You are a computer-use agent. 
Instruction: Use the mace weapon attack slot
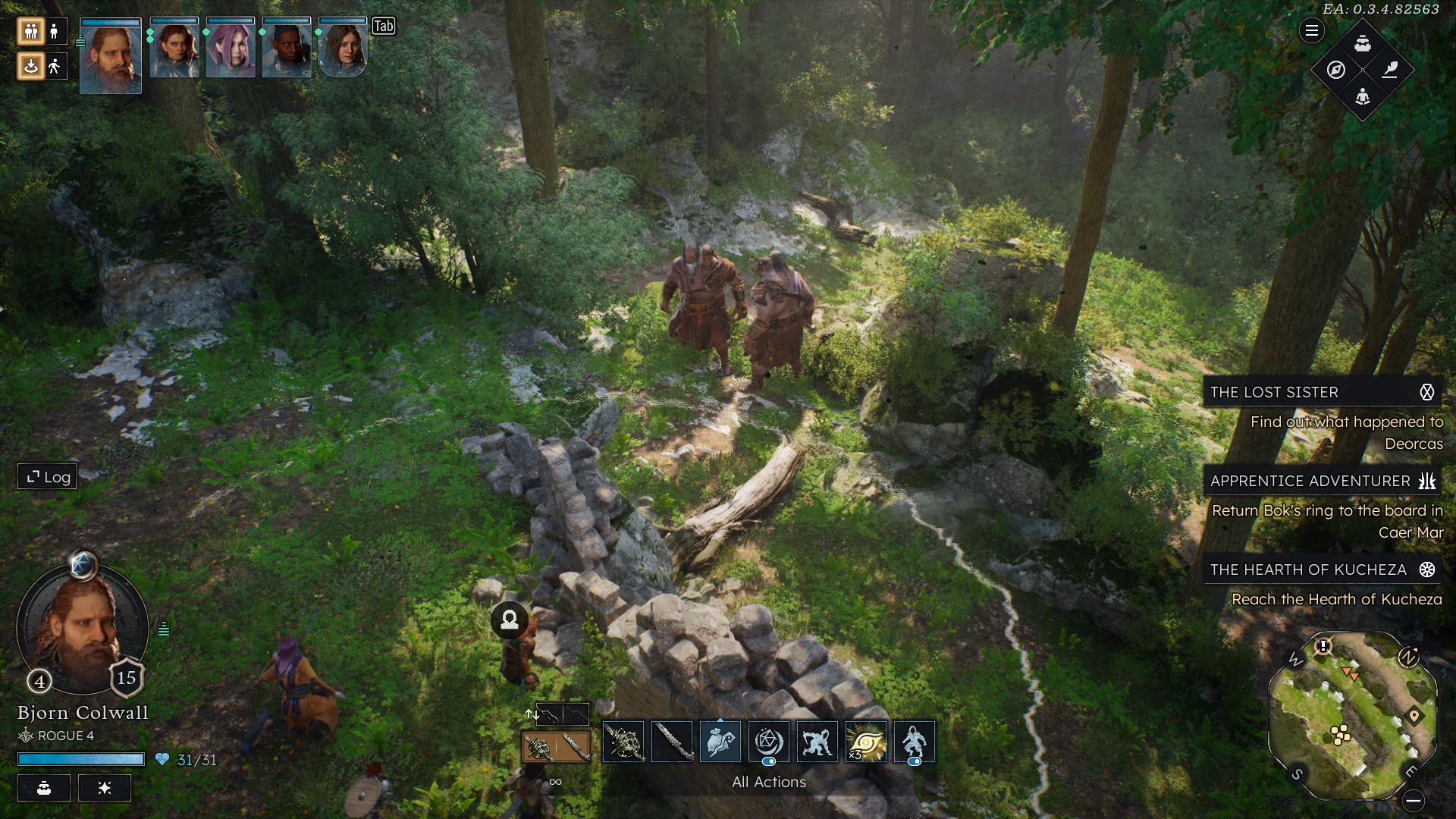(x=623, y=742)
